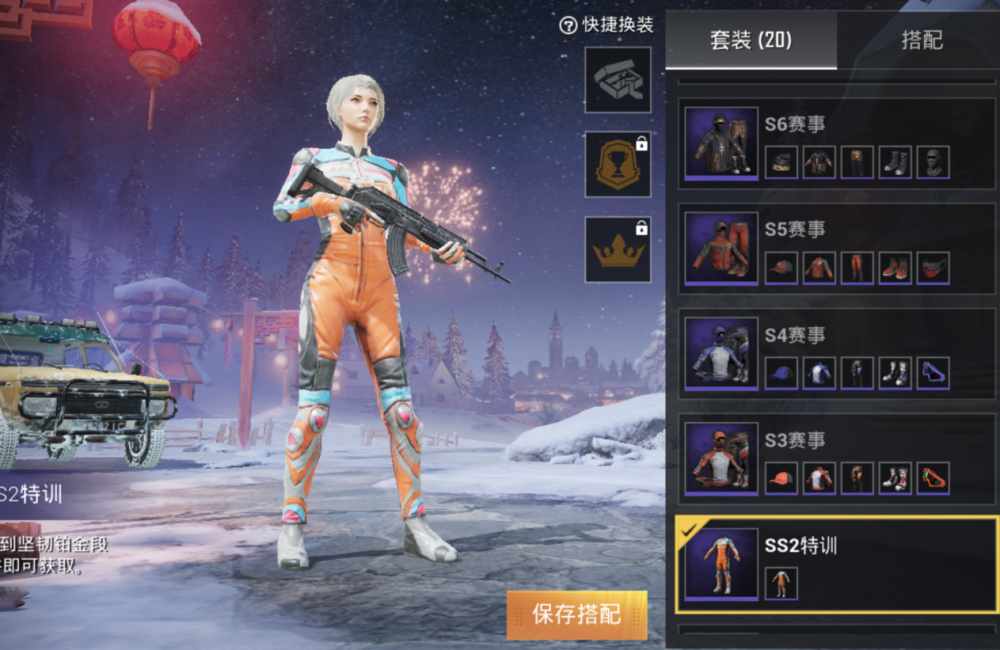Click the SS2特训 orange suit item icon
This screenshot has width=1000, height=650.
[781, 583]
